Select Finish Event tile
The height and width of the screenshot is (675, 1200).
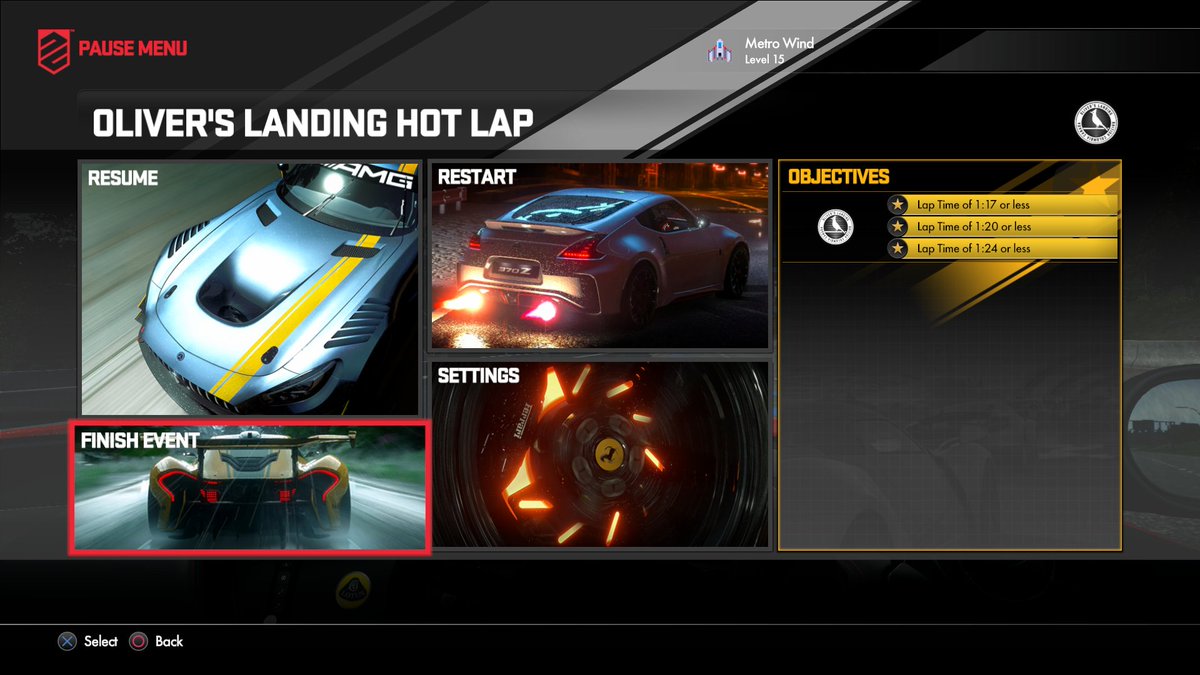coord(250,487)
